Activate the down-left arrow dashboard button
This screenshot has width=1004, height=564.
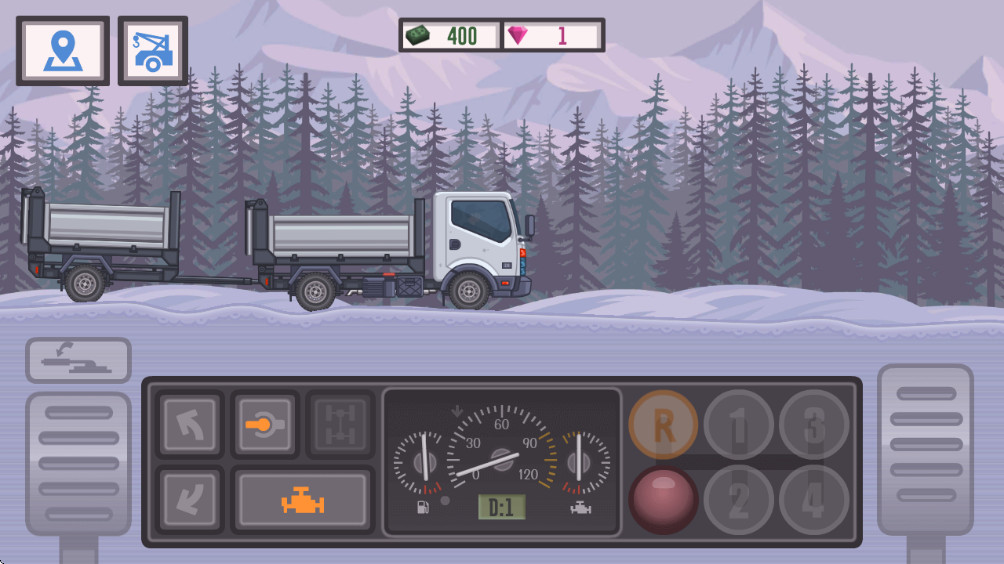[189, 499]
